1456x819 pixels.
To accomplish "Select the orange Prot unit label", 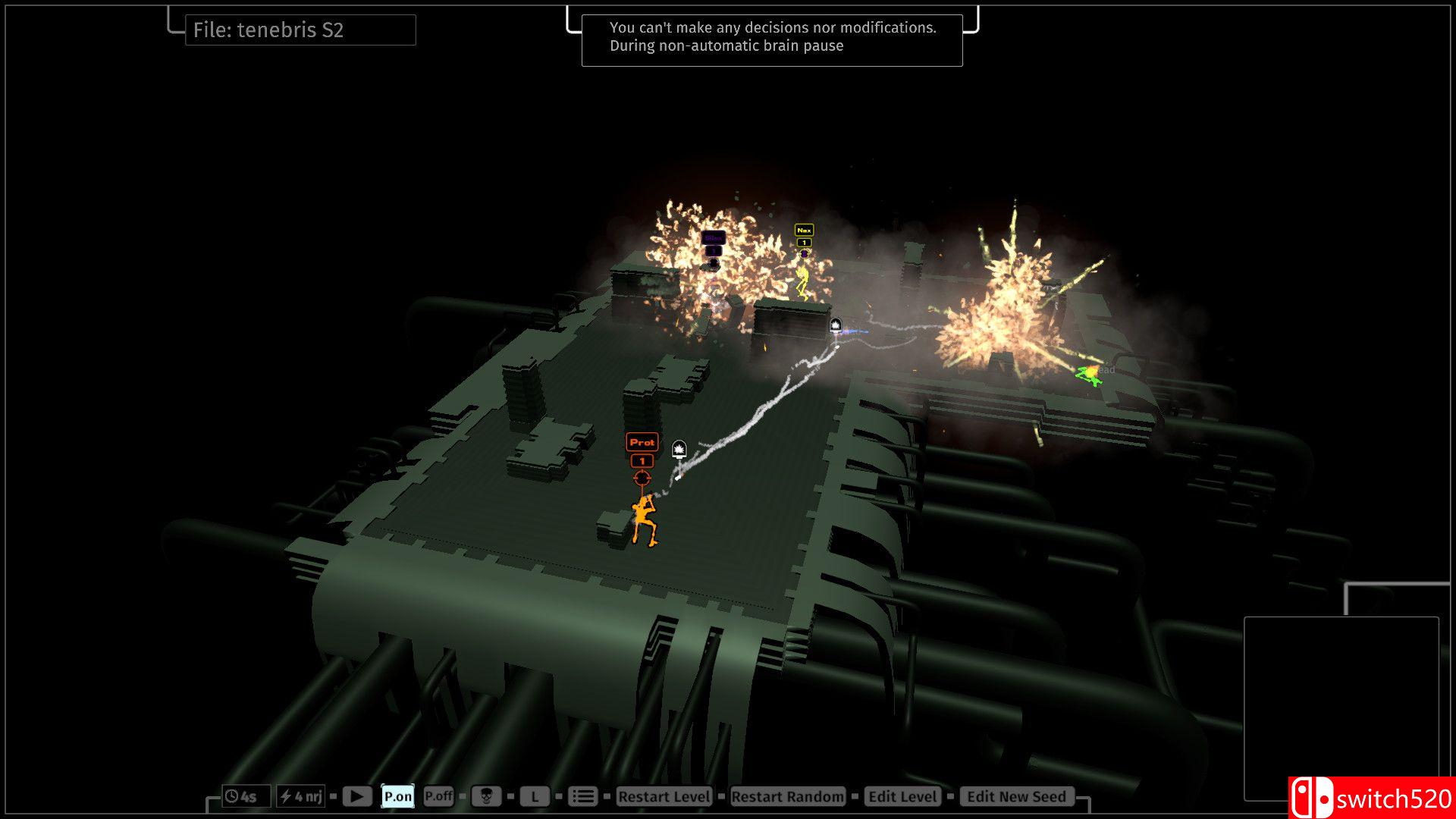I will pos(642,442).
